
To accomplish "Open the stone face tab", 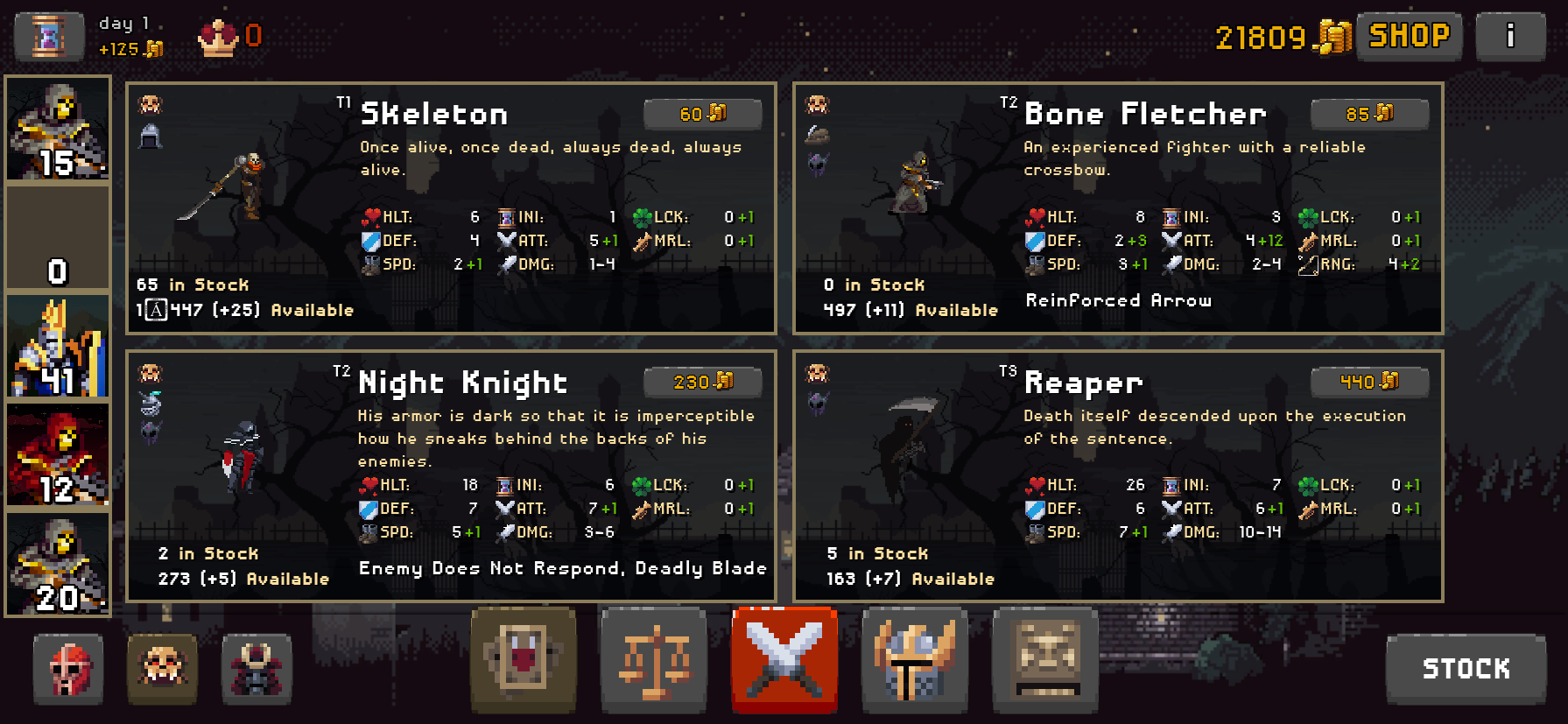I will click(1045, 660).
